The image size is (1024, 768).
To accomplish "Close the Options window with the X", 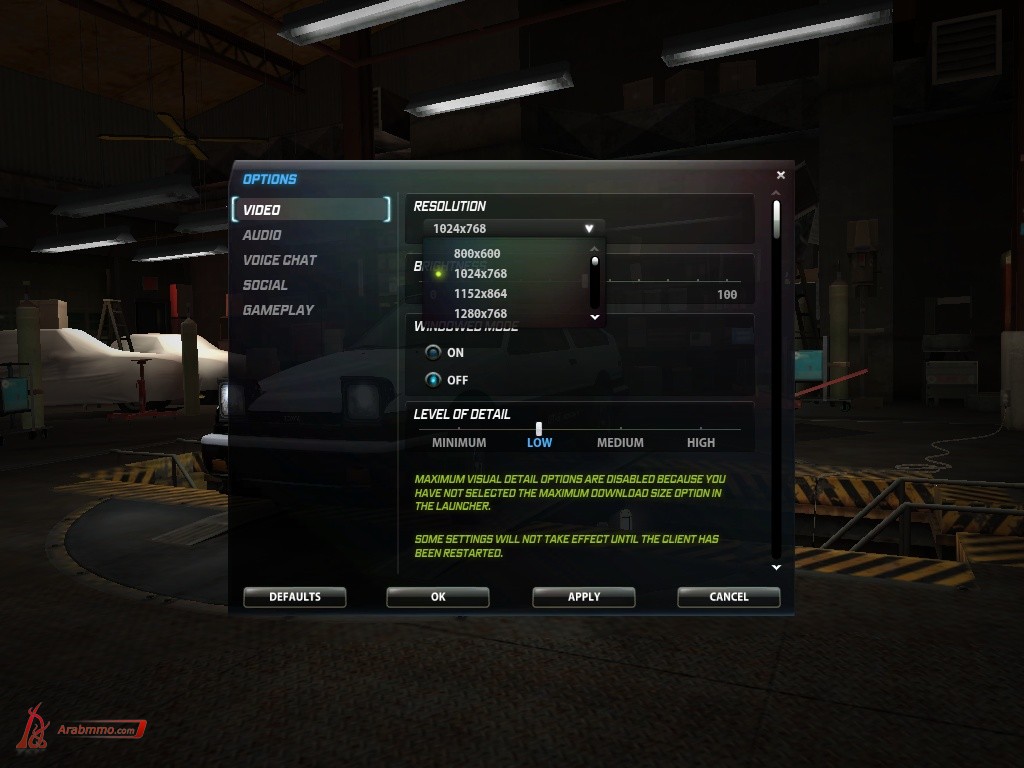I will [x=781, y=175].
